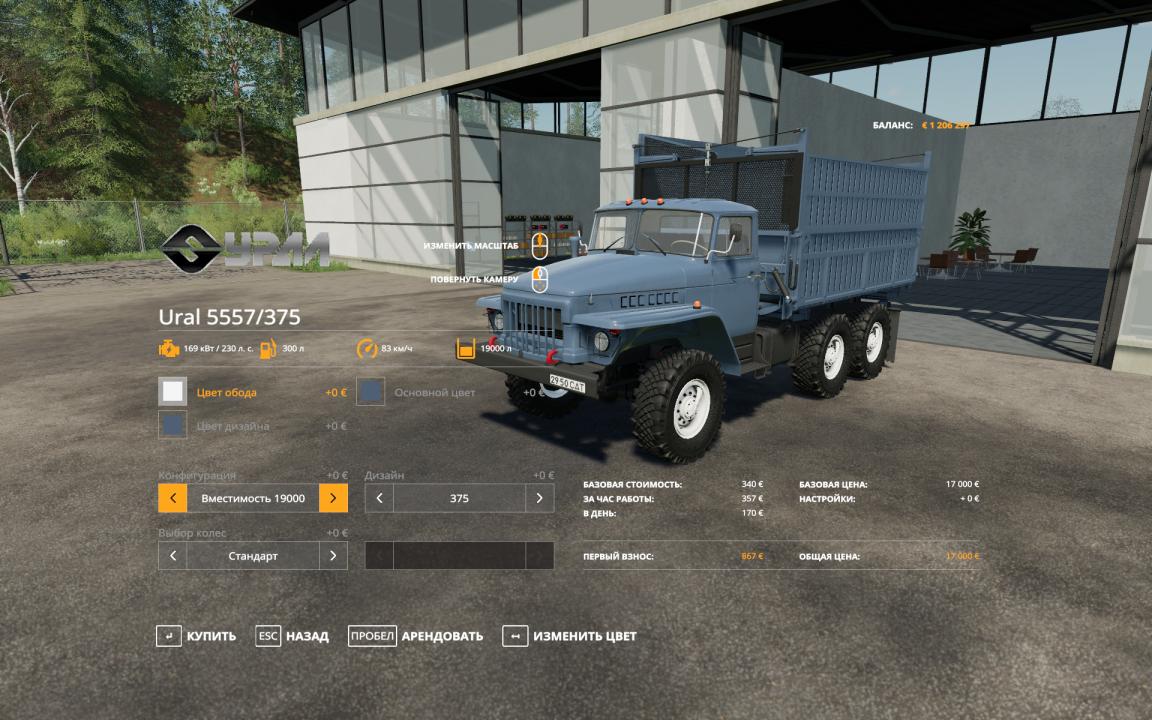Pick the Цвет дизайна design color swatch
This screenshot has width=1152, height=720.
click(x=173, y=426)
